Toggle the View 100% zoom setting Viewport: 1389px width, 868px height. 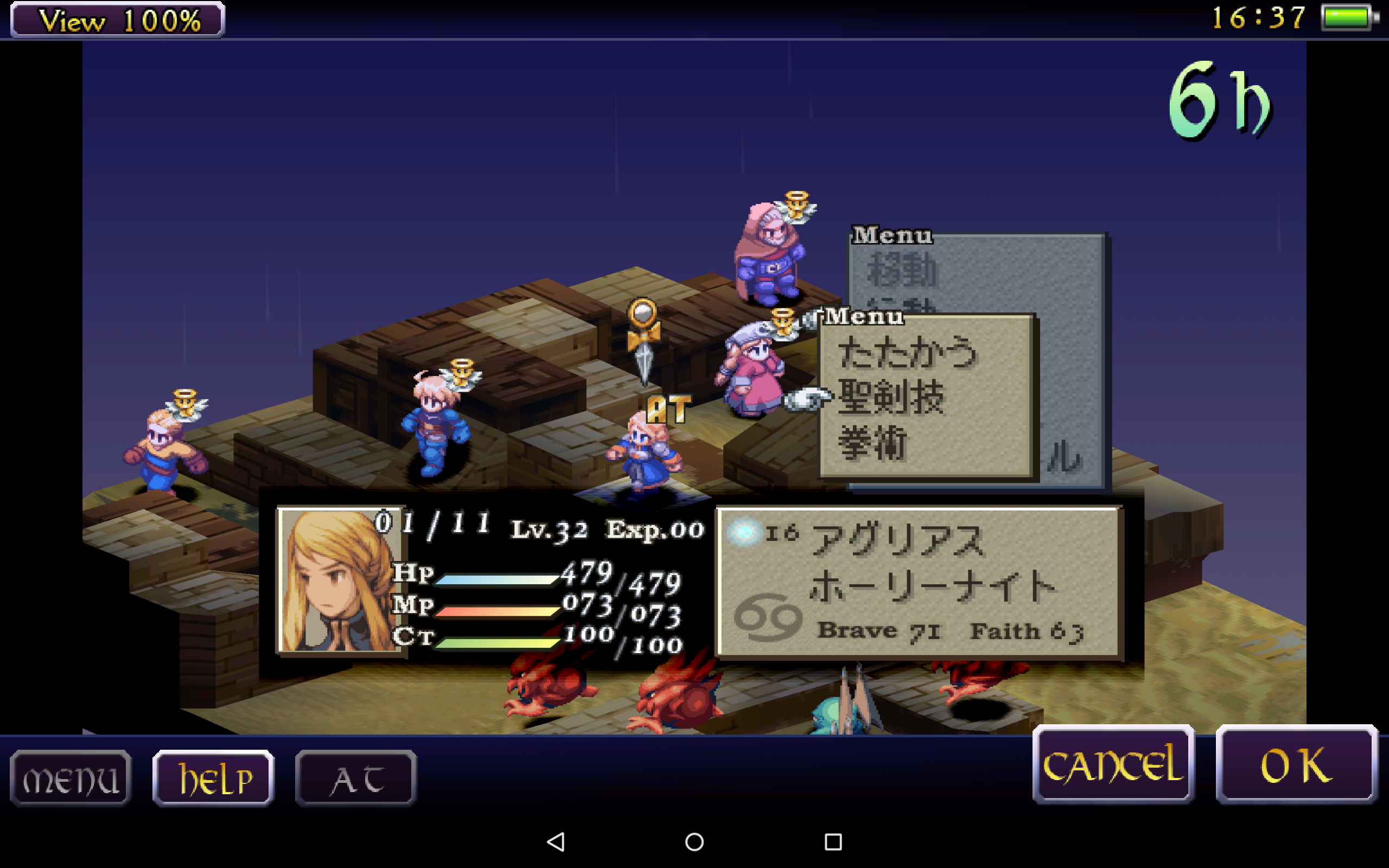118,20
